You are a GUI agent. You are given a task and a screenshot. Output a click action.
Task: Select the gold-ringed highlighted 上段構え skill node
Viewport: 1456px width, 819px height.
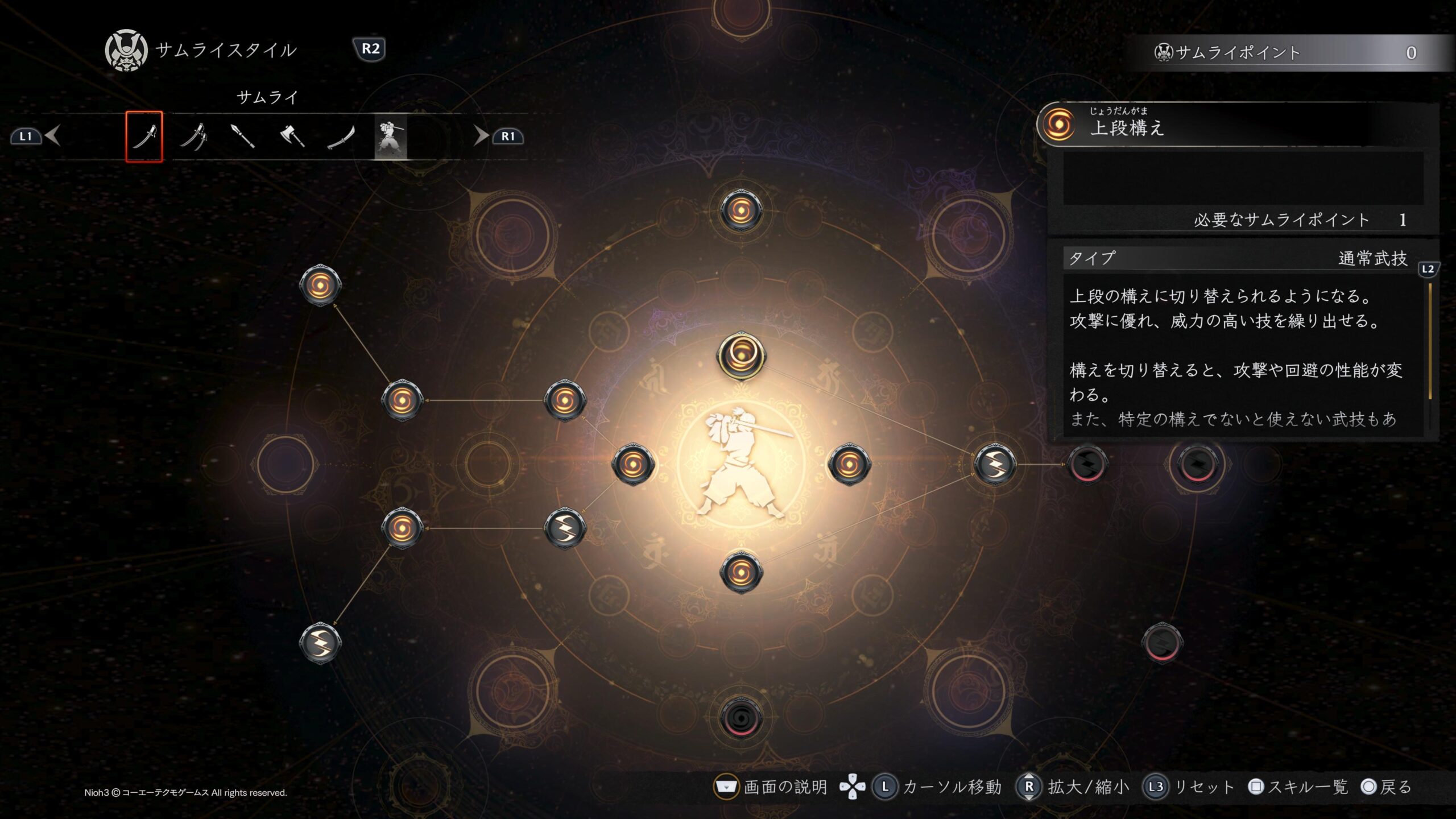click(741, 356)
